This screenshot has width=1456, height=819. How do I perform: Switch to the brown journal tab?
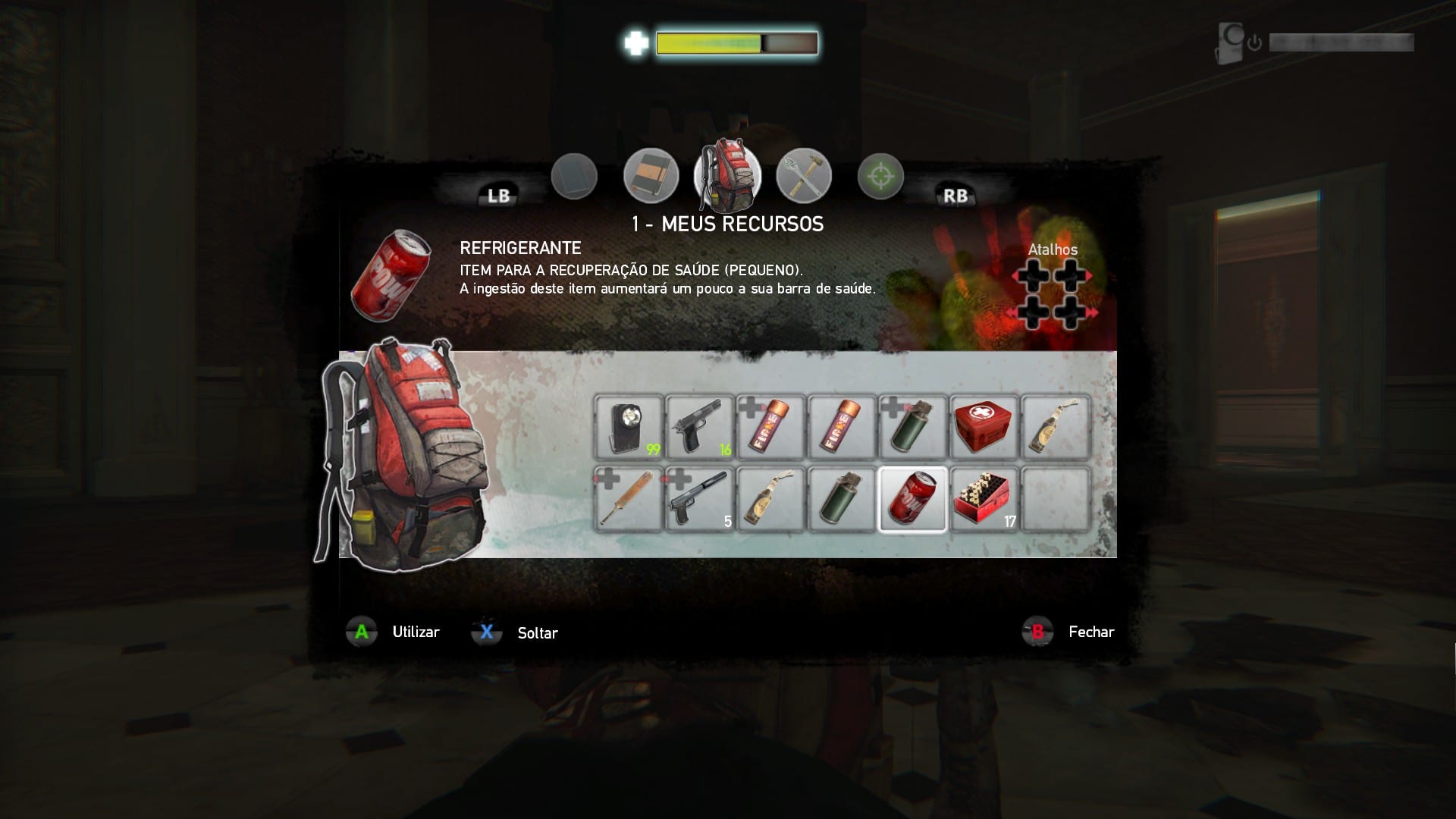pos(651,176)
